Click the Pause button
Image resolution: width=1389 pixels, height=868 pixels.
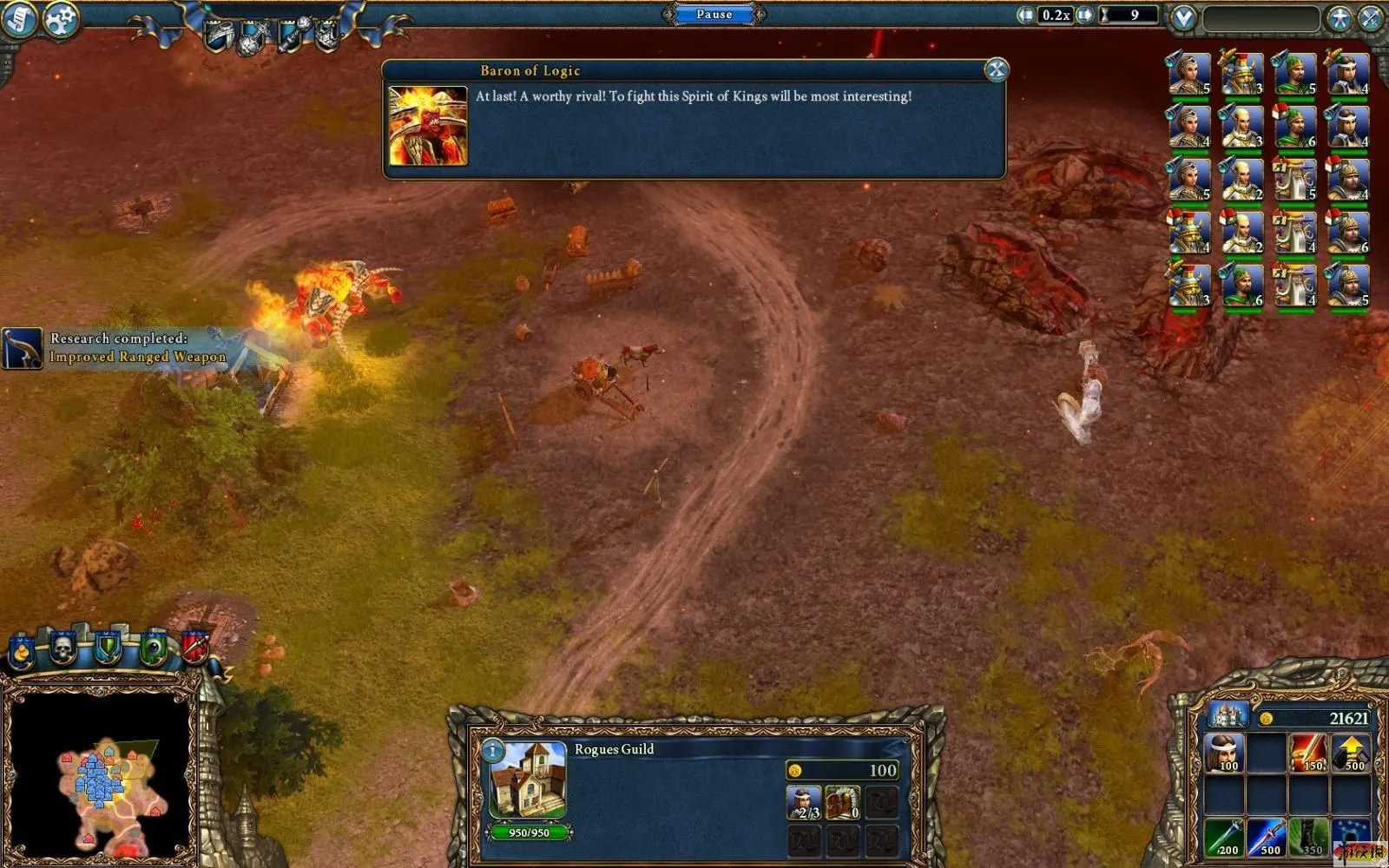click(714, 14)
